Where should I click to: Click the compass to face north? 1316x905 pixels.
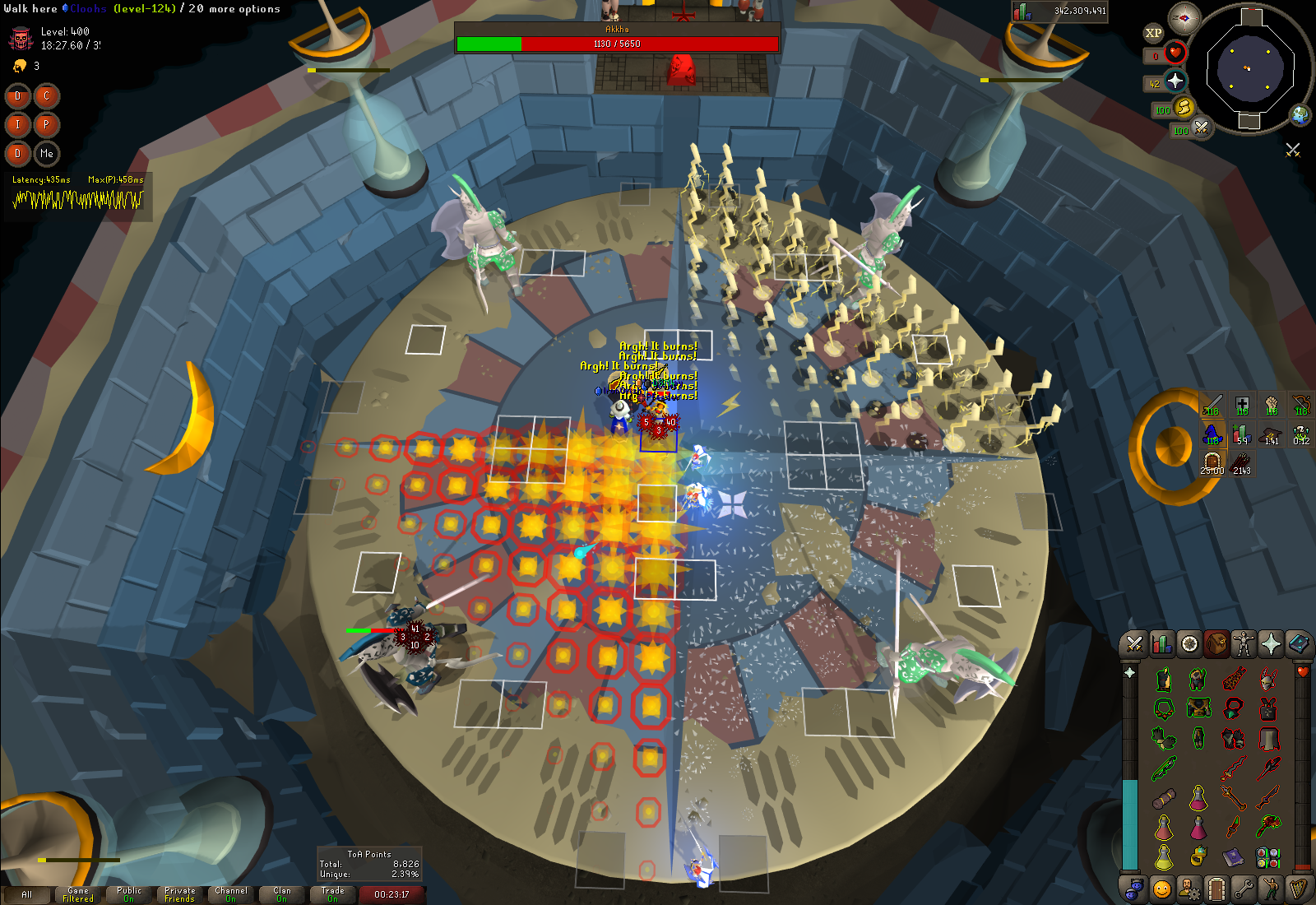click(x=1184, y=18)
